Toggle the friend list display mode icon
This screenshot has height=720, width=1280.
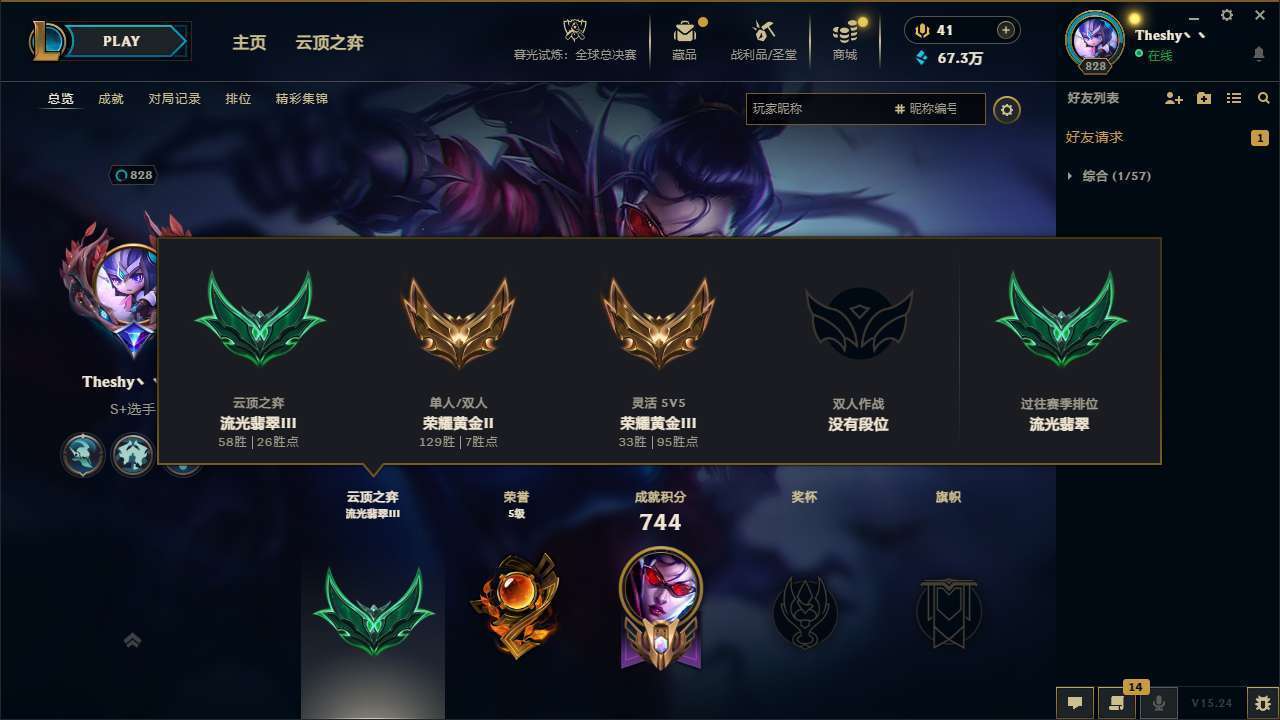click(x=1234, y=98)
